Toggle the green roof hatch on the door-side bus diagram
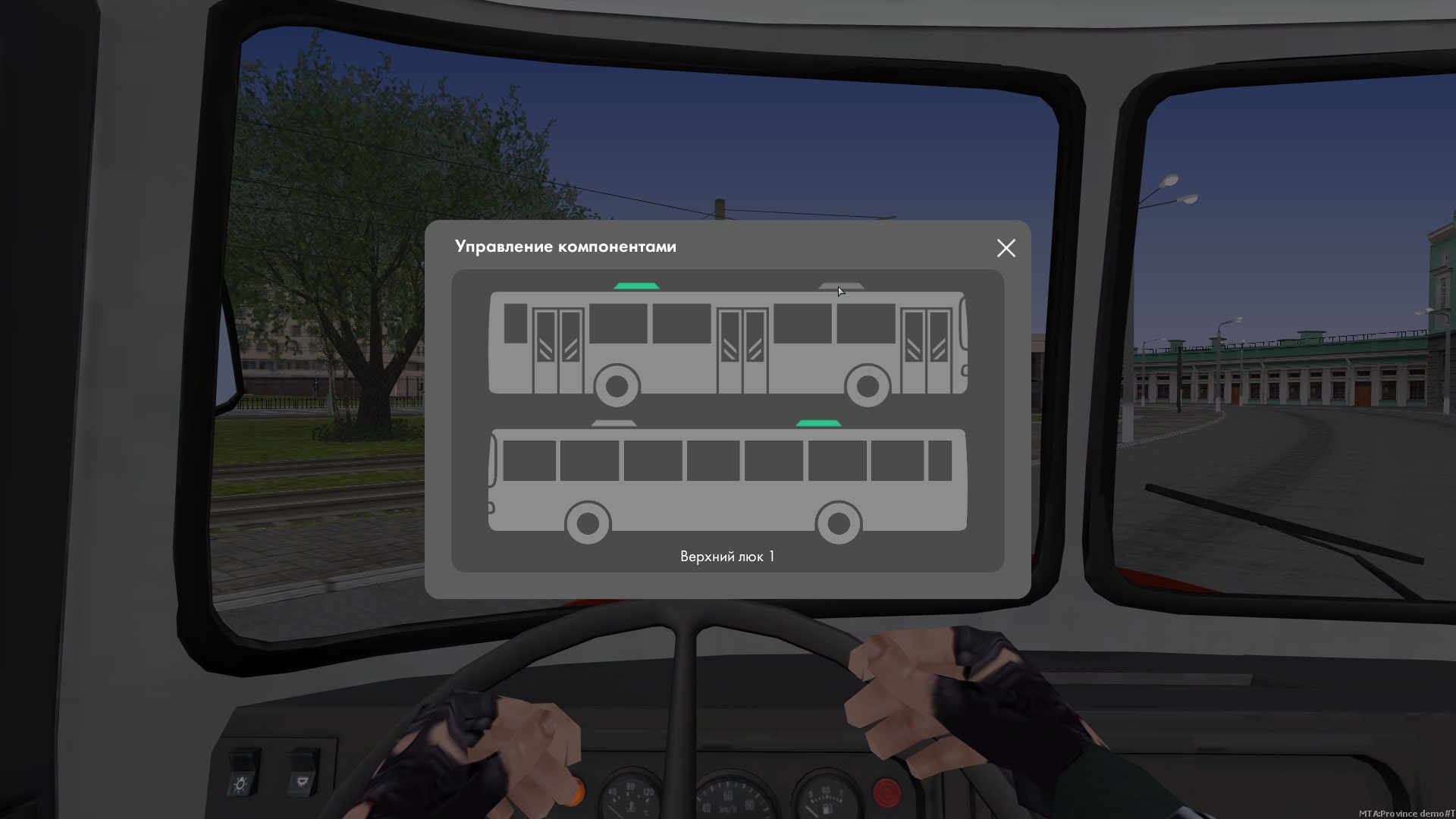This screenshot has width=1456, height=819. tap(636, 286)
